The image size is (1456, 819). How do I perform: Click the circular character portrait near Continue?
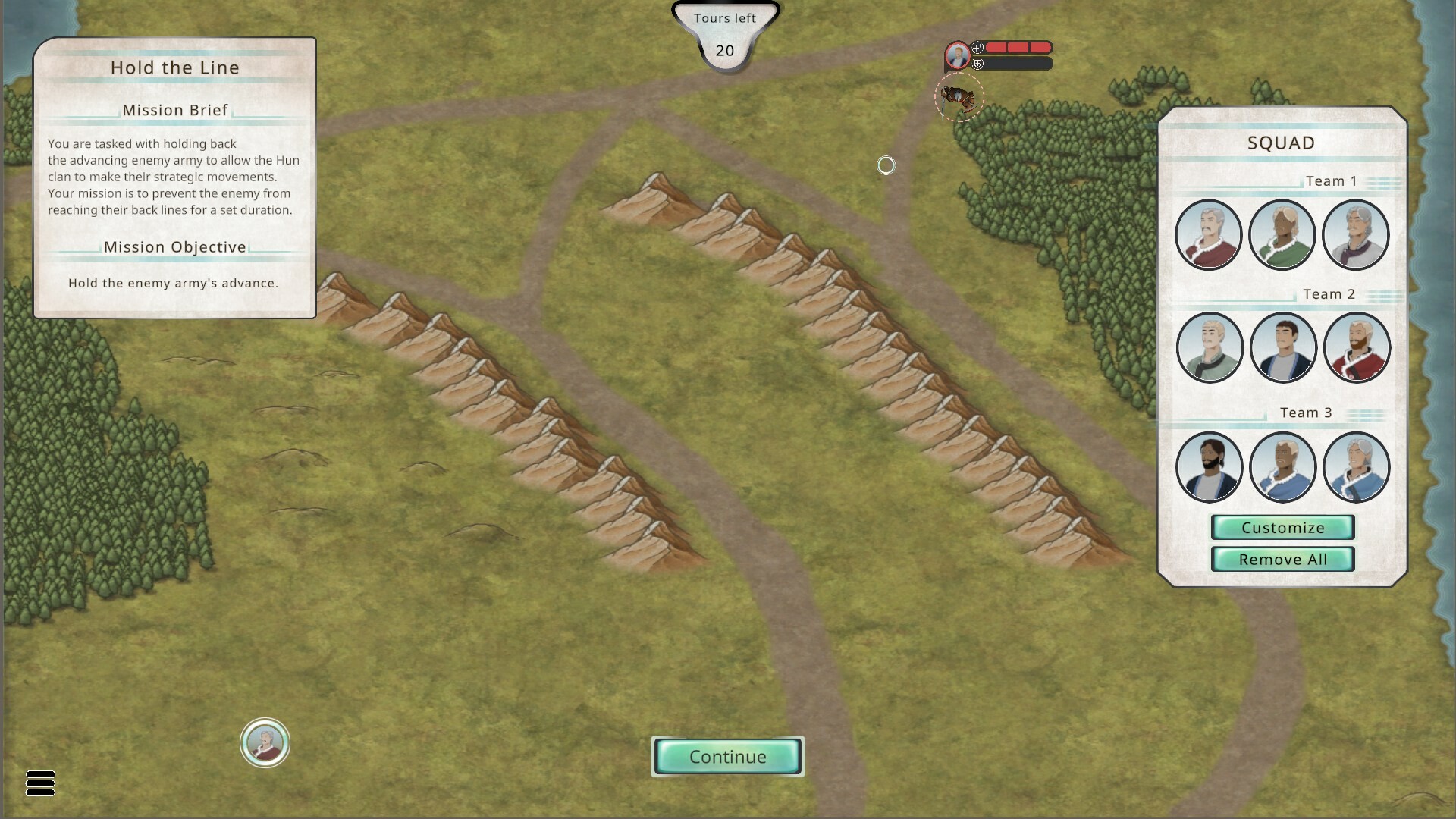tap(265, 743)
